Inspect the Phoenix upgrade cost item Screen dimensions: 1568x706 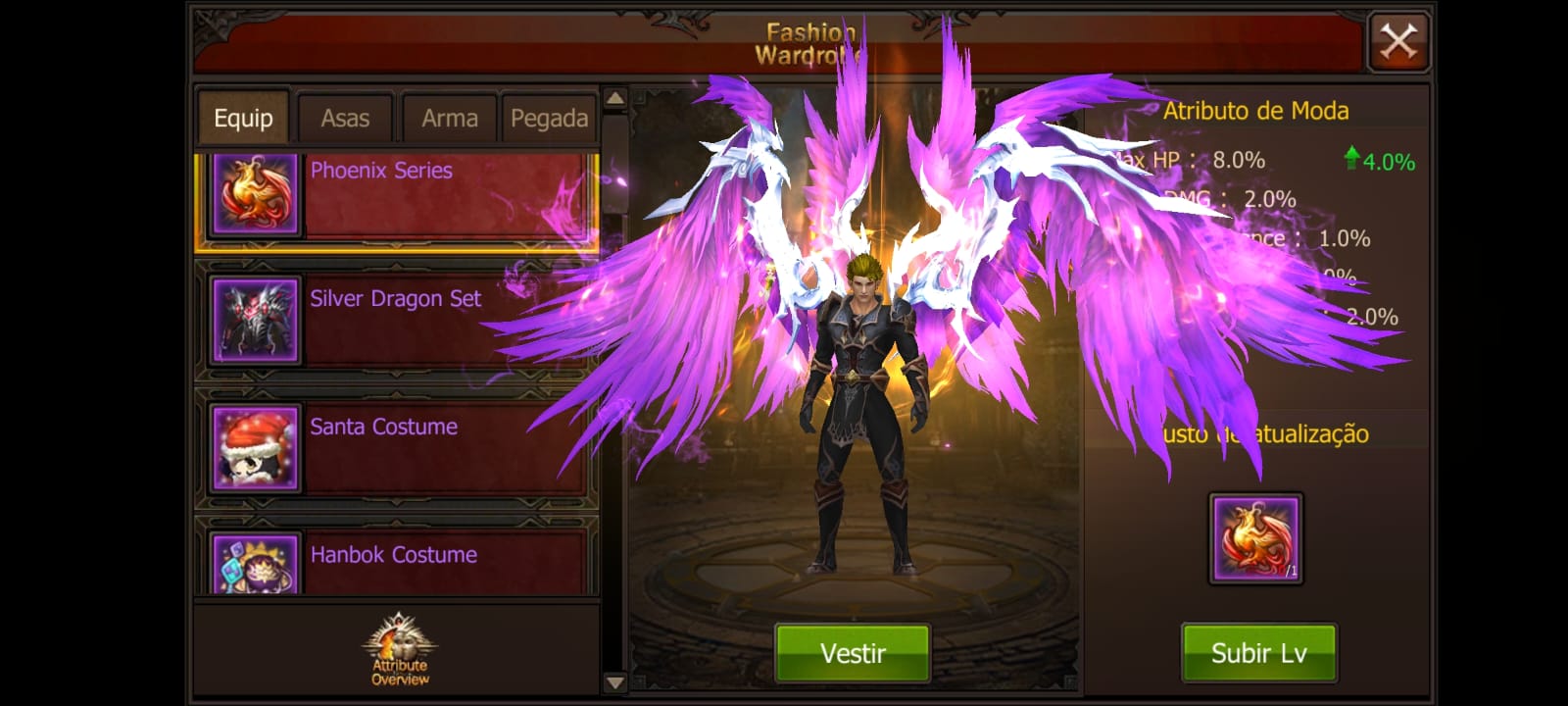[1255, 538]
